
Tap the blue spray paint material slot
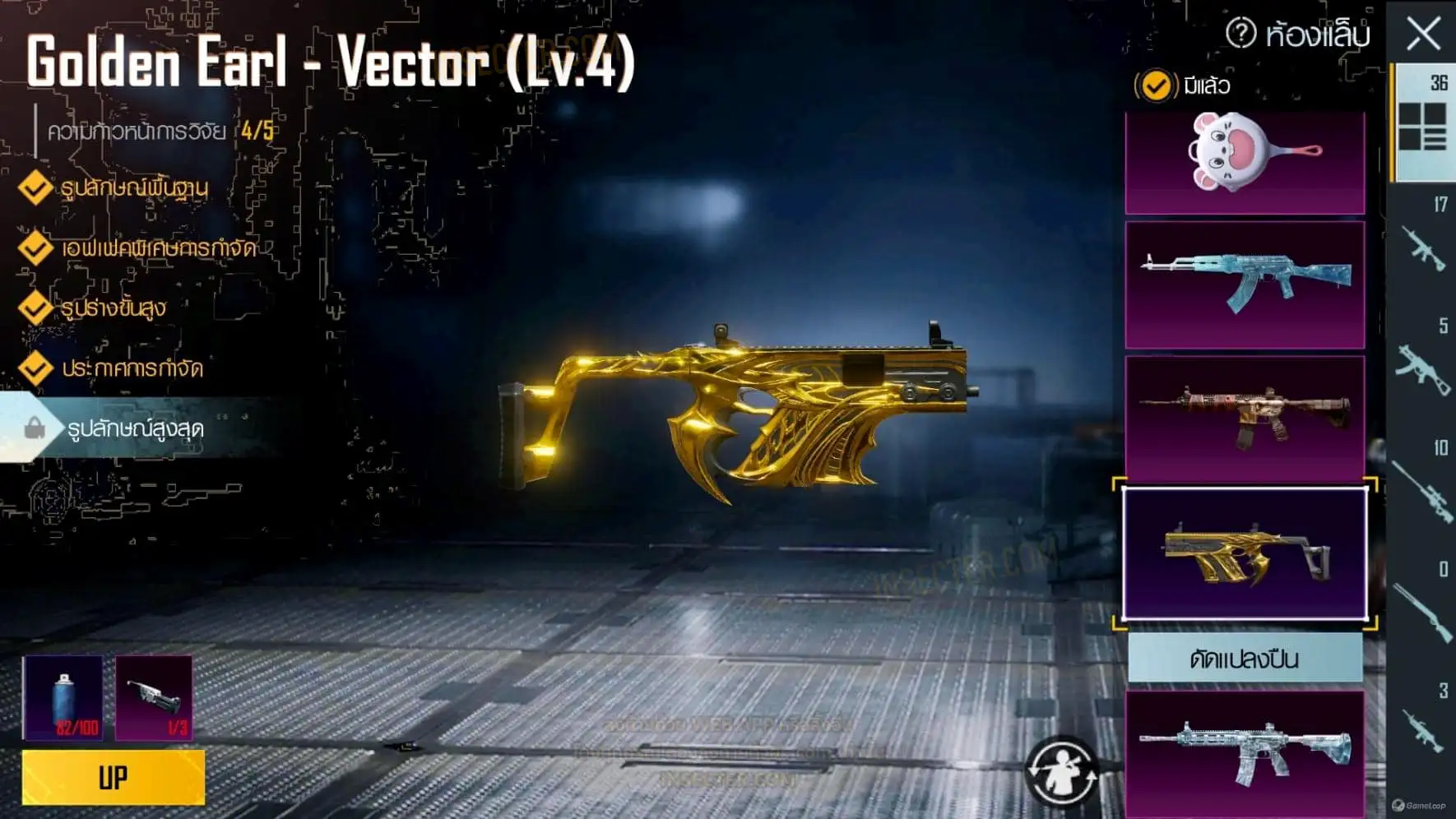pos(64,697)
